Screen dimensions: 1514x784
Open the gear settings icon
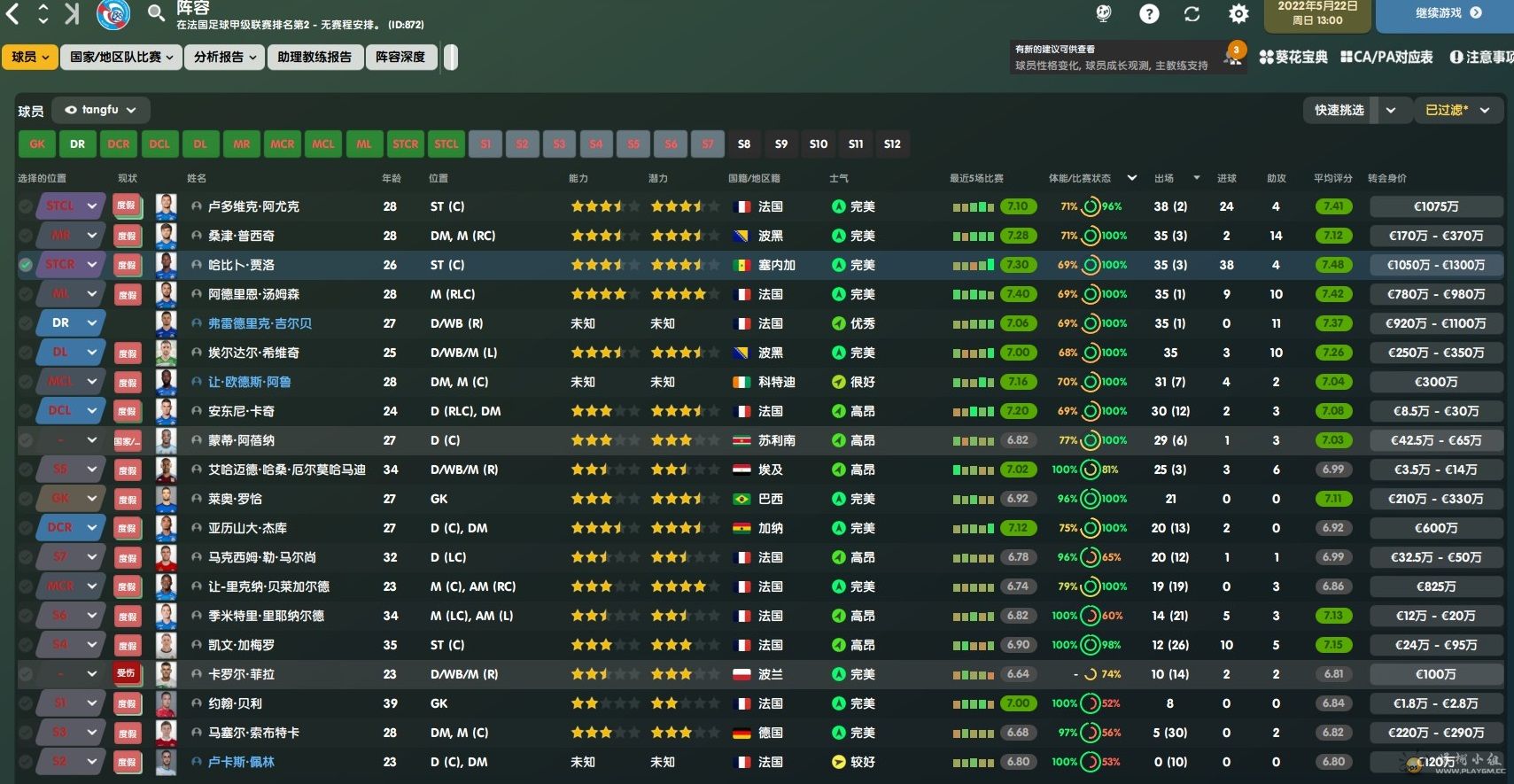[x=1238, y=14]
